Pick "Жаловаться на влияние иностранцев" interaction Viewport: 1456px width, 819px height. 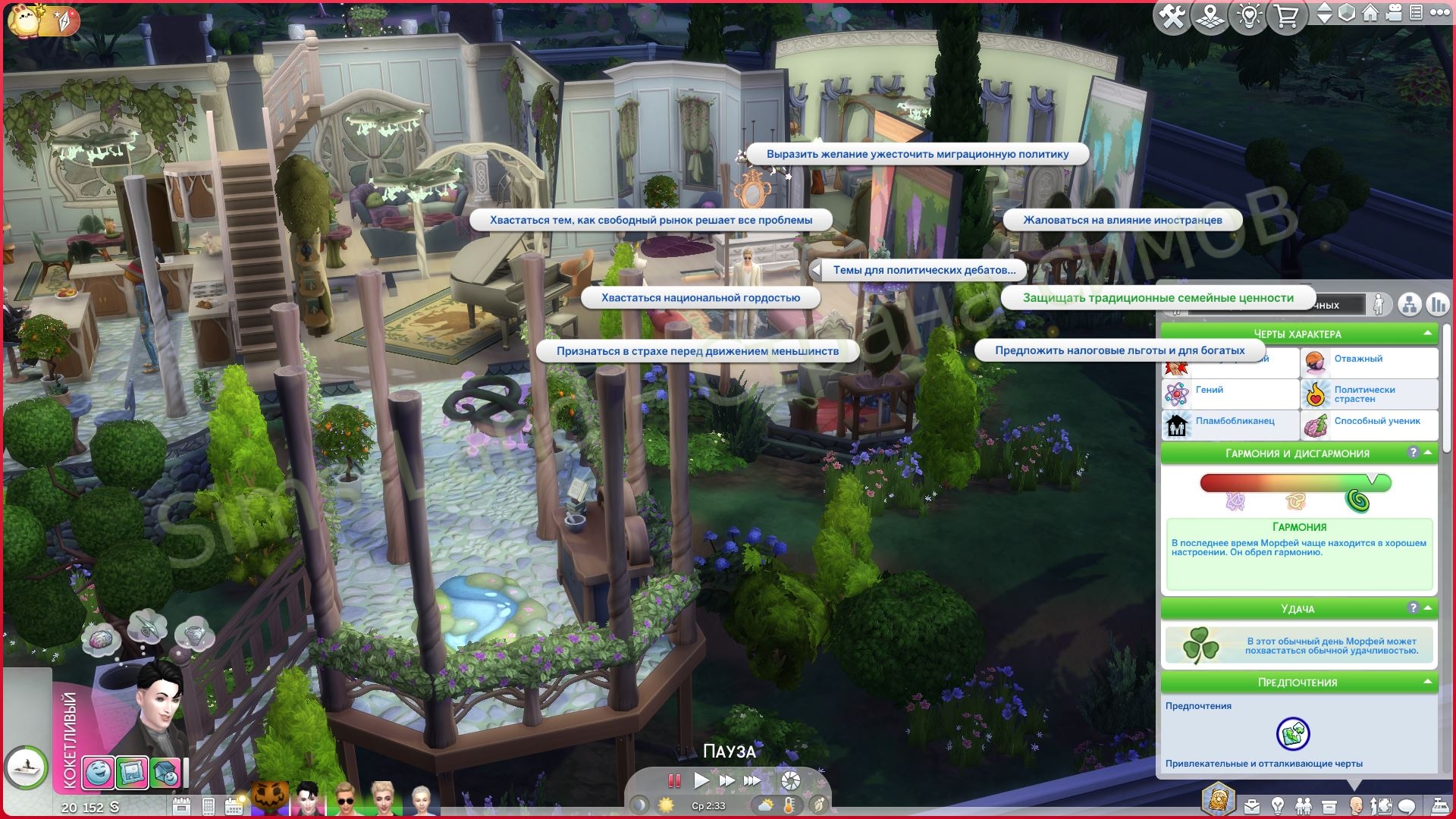[x=1122, y=221]
